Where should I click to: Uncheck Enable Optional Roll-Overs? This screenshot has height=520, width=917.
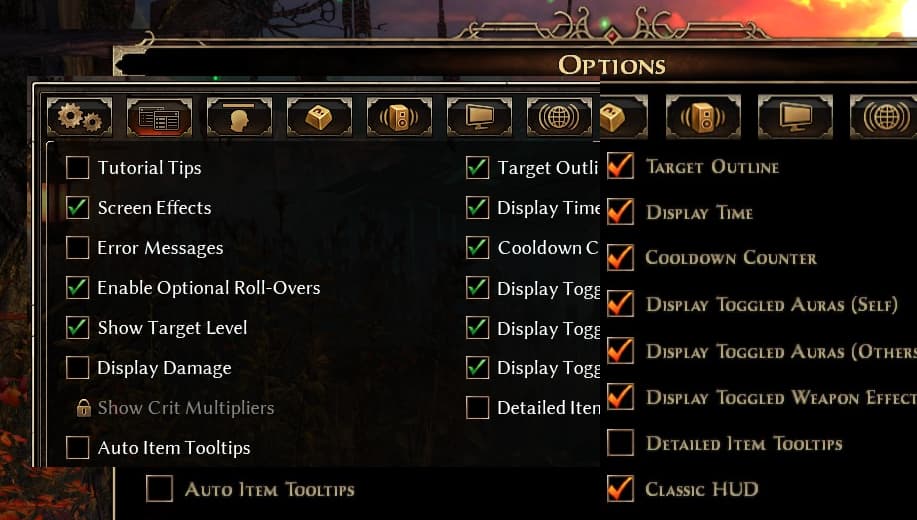tap(78, 288)
